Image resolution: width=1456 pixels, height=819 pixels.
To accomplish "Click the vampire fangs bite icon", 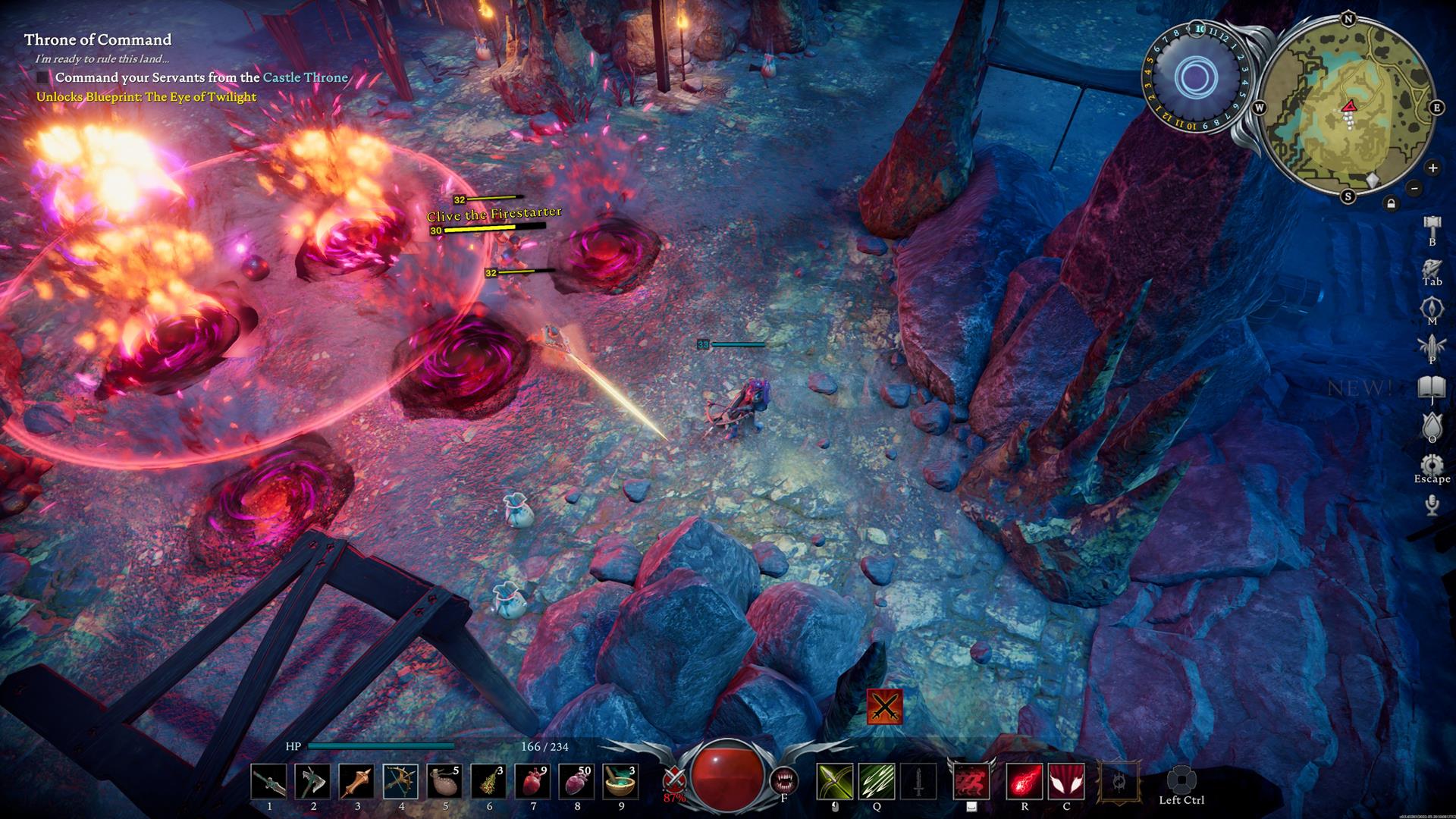I will coord(783,780).
